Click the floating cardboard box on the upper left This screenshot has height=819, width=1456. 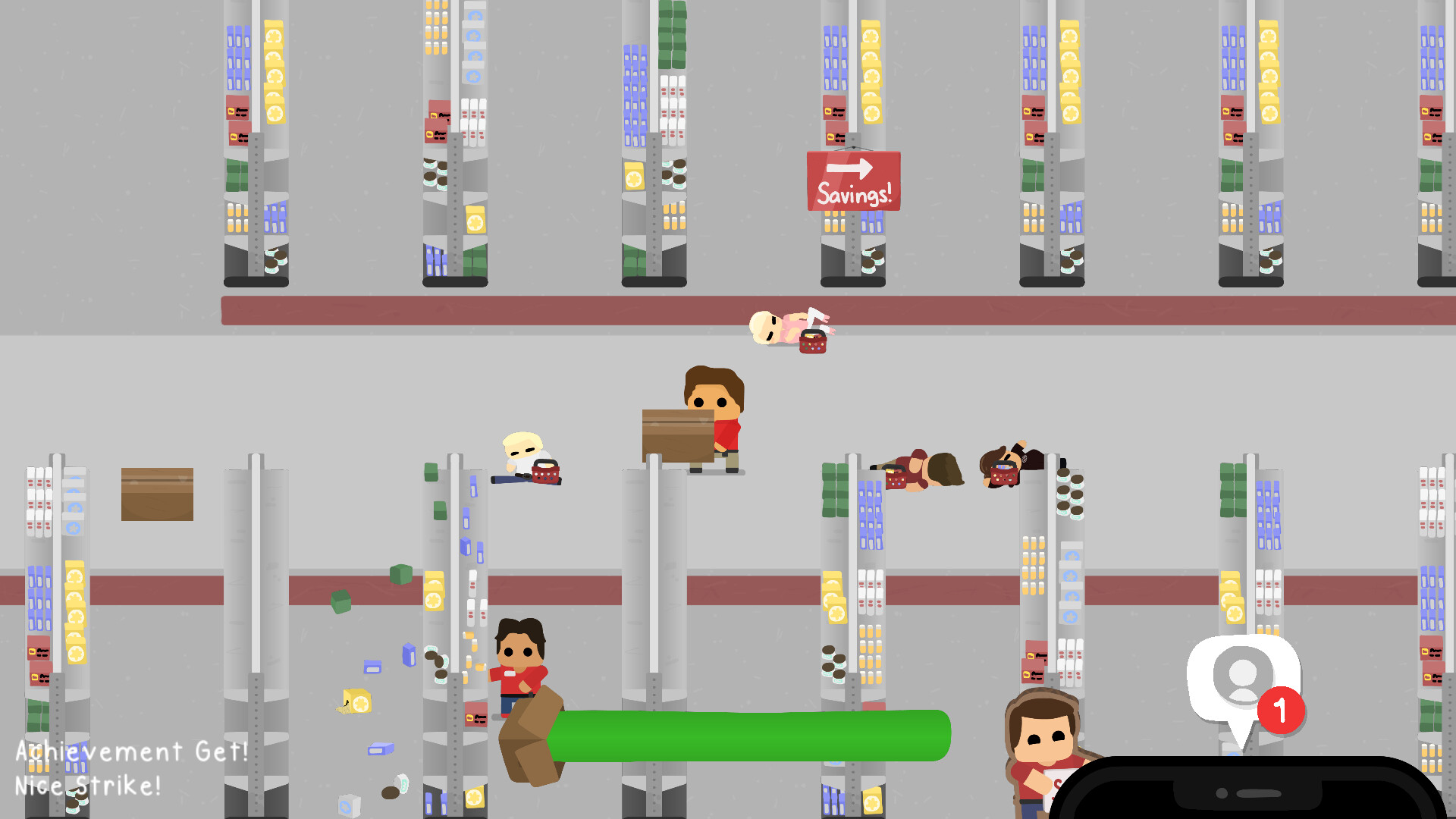click(157, 494)
